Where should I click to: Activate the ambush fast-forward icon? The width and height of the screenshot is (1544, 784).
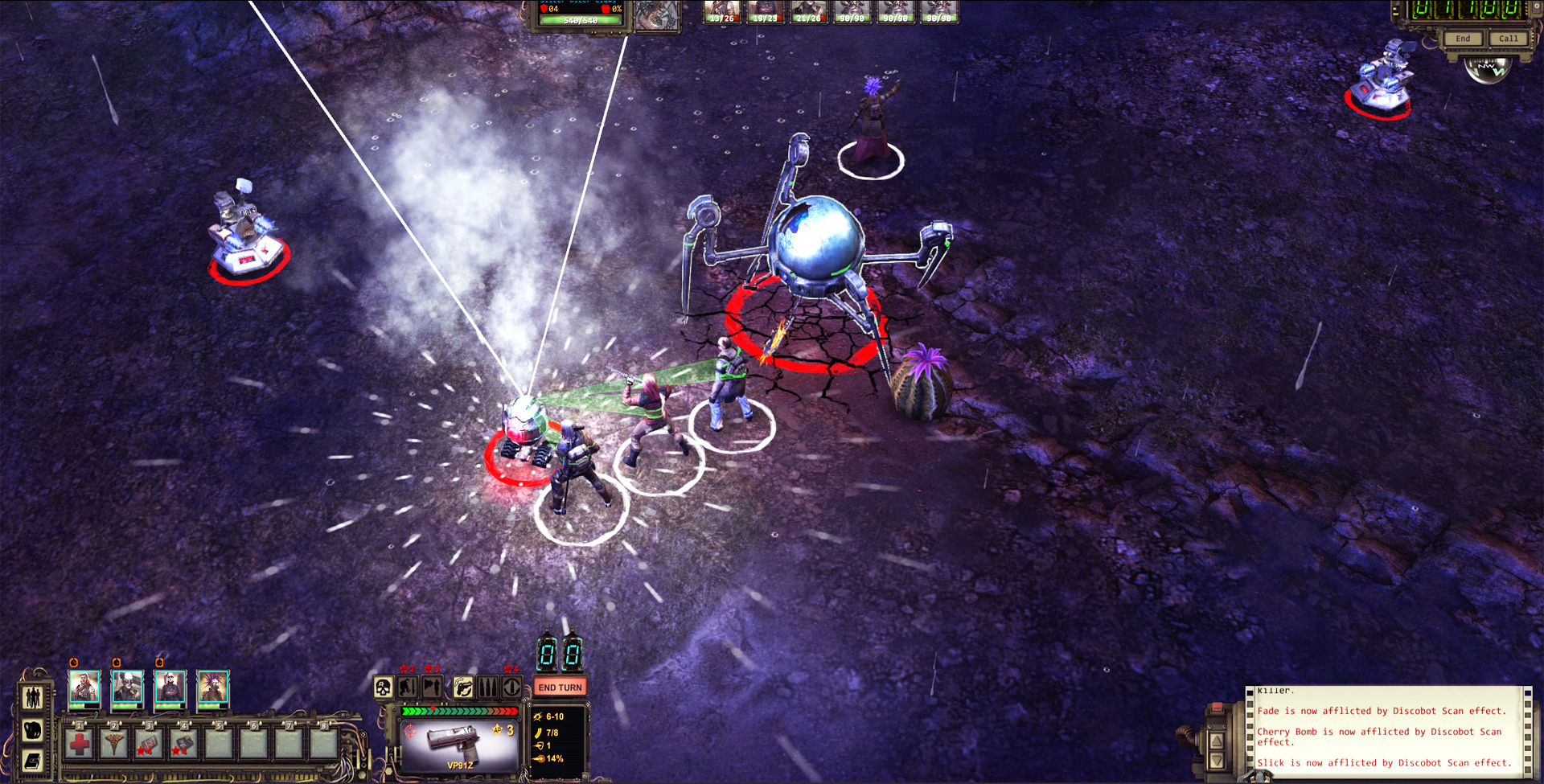(433, 688)
